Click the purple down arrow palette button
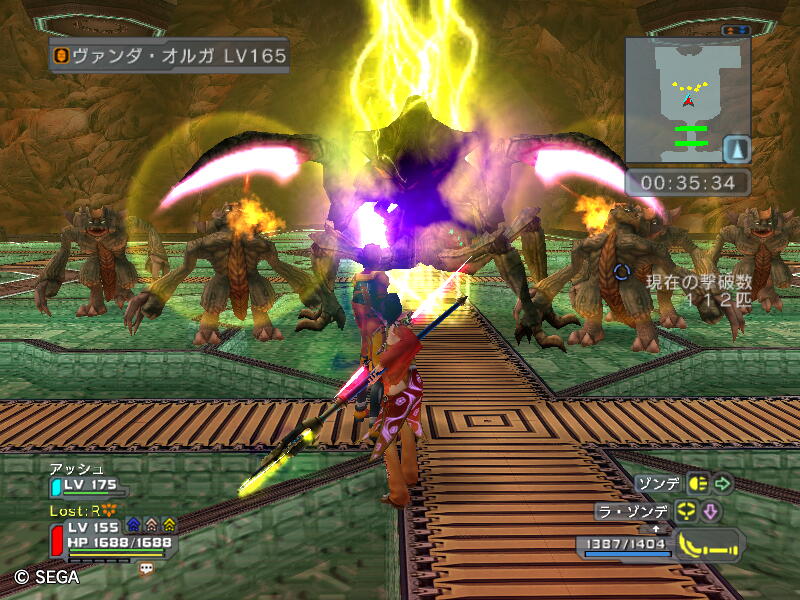The height and width of the screenshot is (600, 800). click(x=711, y=512)
